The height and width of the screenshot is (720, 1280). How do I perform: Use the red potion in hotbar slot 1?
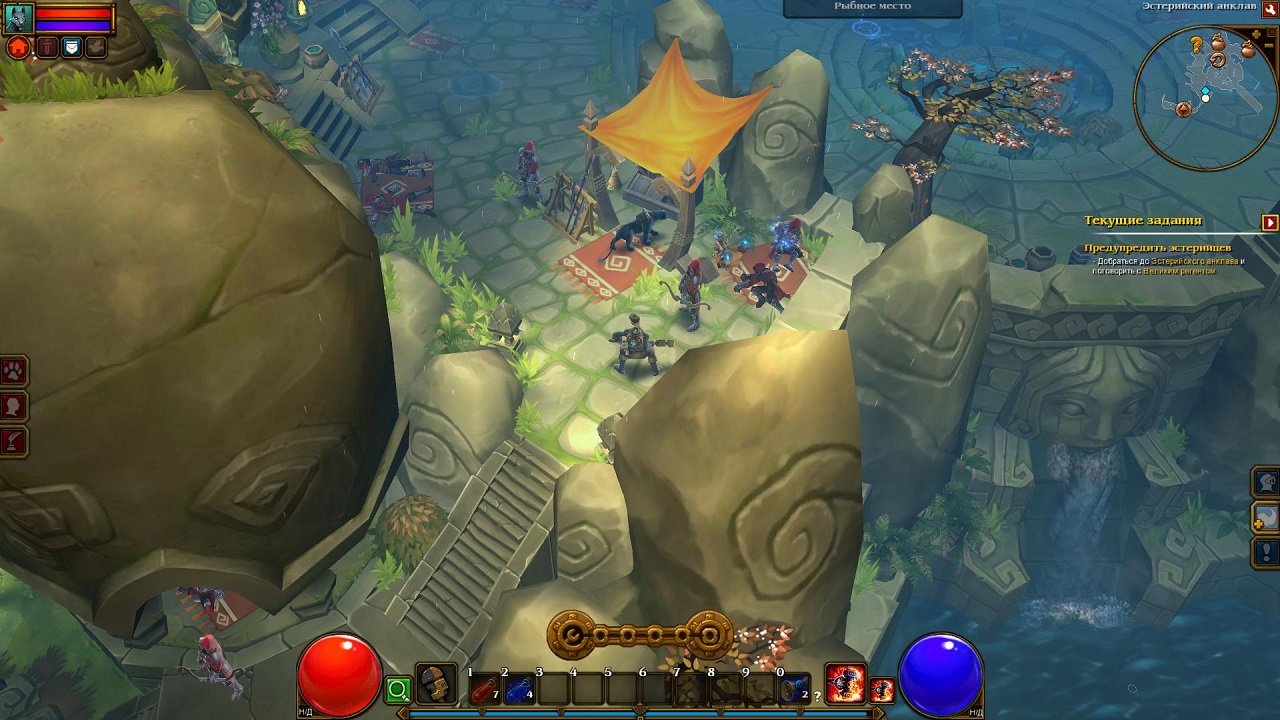[x=485, y=688]
